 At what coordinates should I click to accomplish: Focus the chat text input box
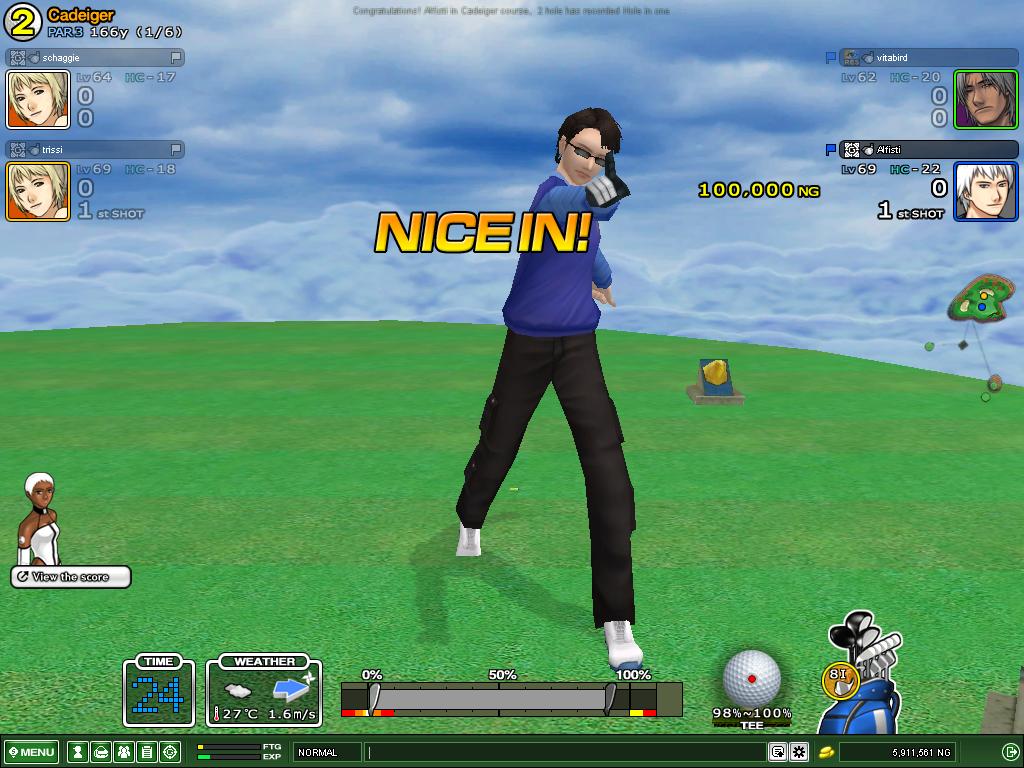tap(565, 752)
